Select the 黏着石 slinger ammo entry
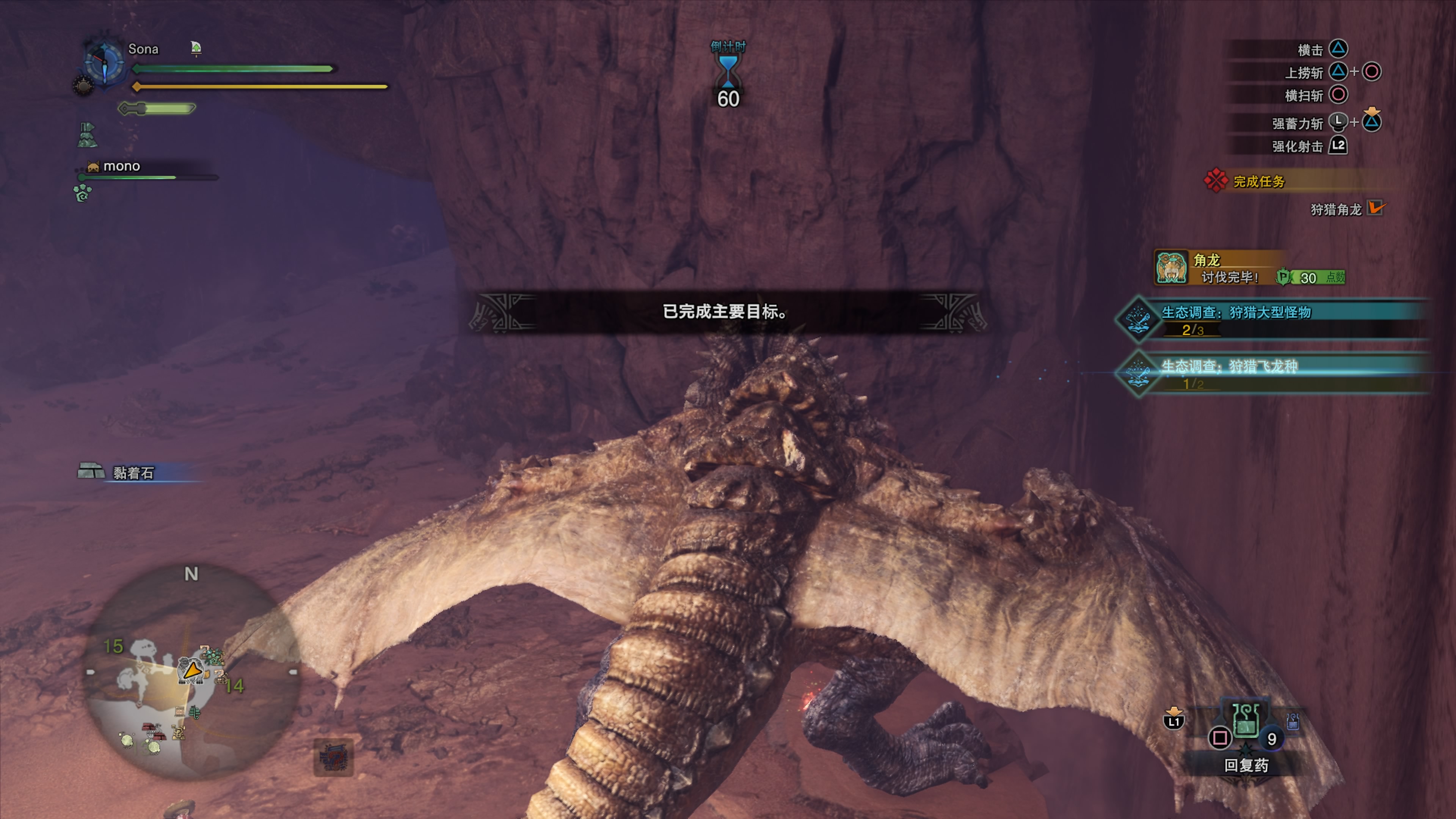 pyautogui.click(x=133, y=472)
